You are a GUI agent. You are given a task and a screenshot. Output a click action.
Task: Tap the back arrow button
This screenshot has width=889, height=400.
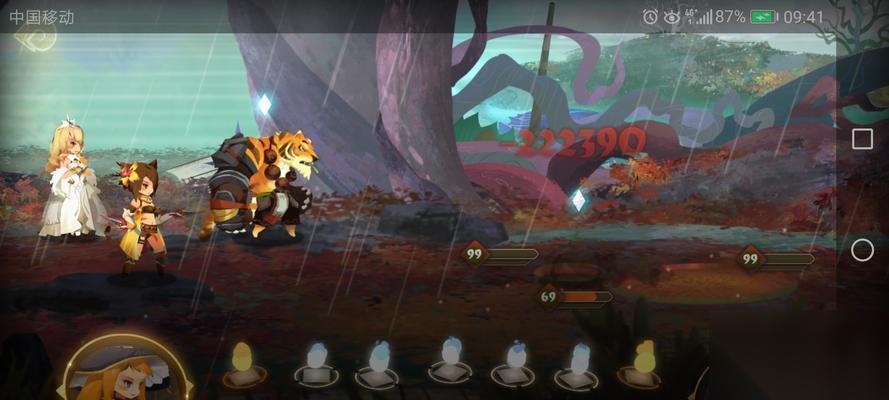point(34,38)
